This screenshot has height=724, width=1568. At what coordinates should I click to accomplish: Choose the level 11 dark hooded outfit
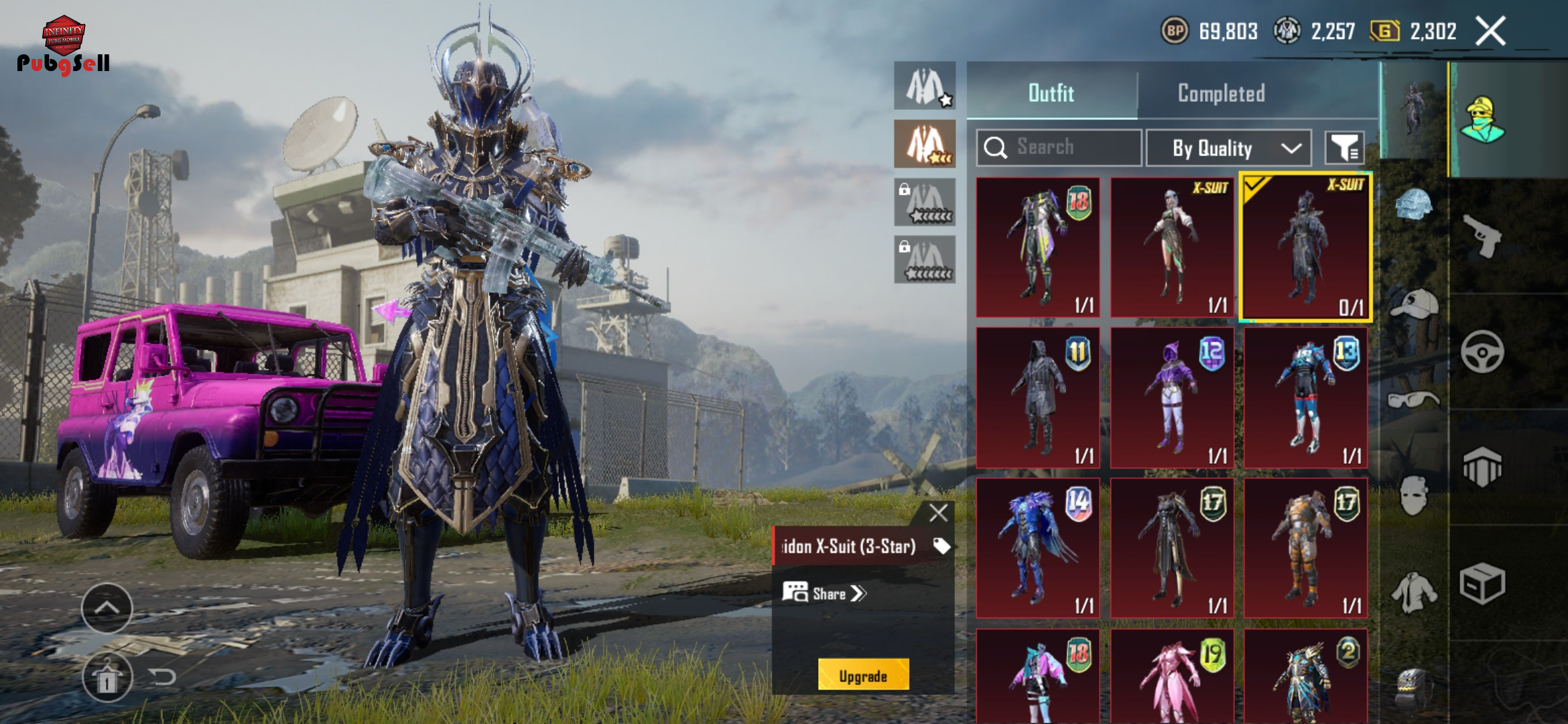pyautogui.click(x=1037, y=398)
